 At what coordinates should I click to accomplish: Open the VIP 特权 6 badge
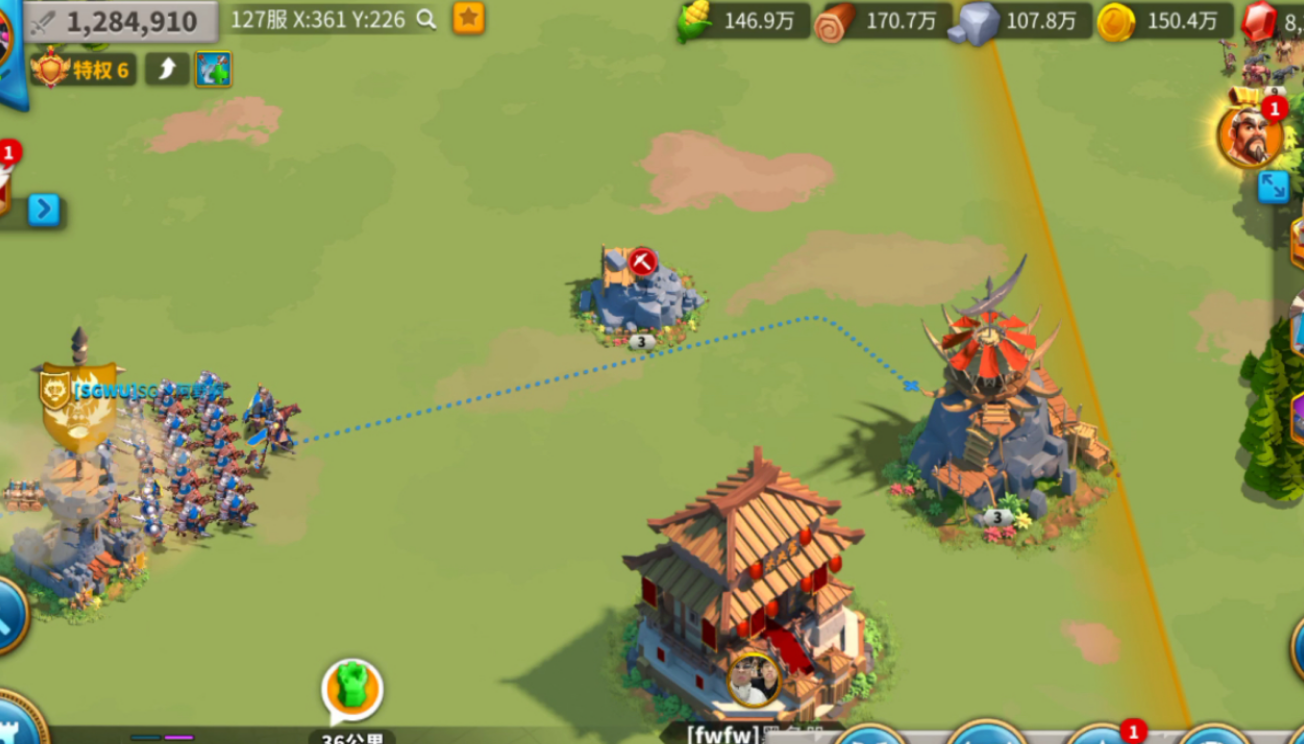[84, 69]
